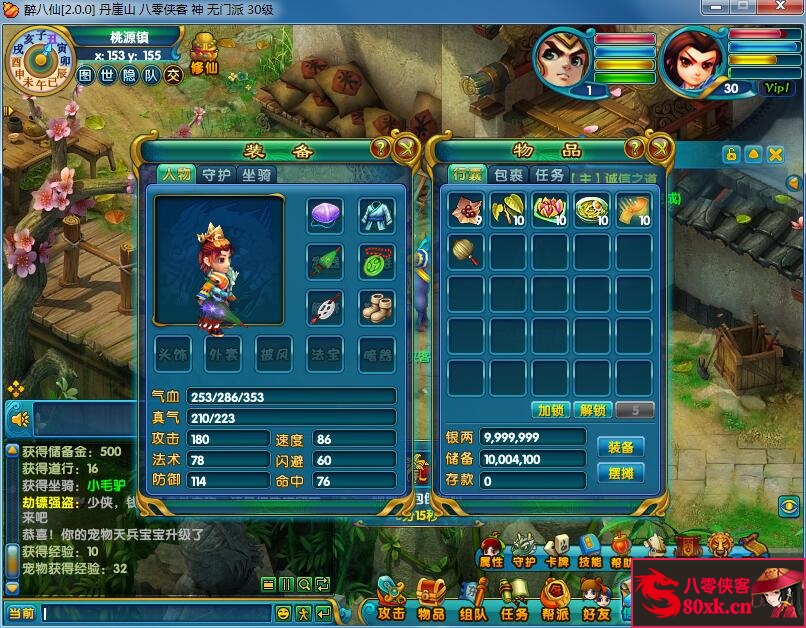Select the equipped blue robe slot
Image resolution: width=806 pixels, height=628 pixels.
coord(377,215)
